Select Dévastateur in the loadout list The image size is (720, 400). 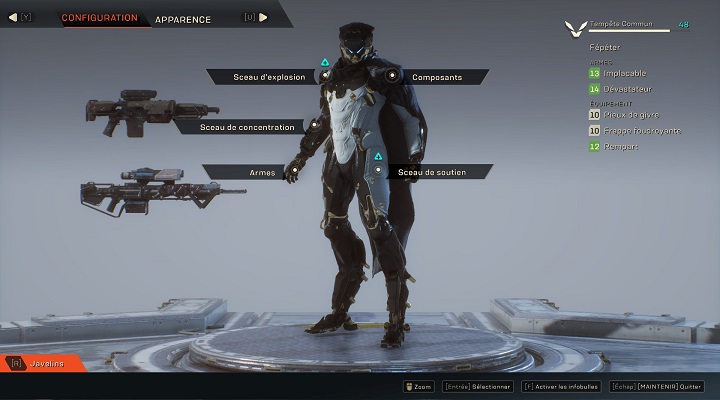627,89
